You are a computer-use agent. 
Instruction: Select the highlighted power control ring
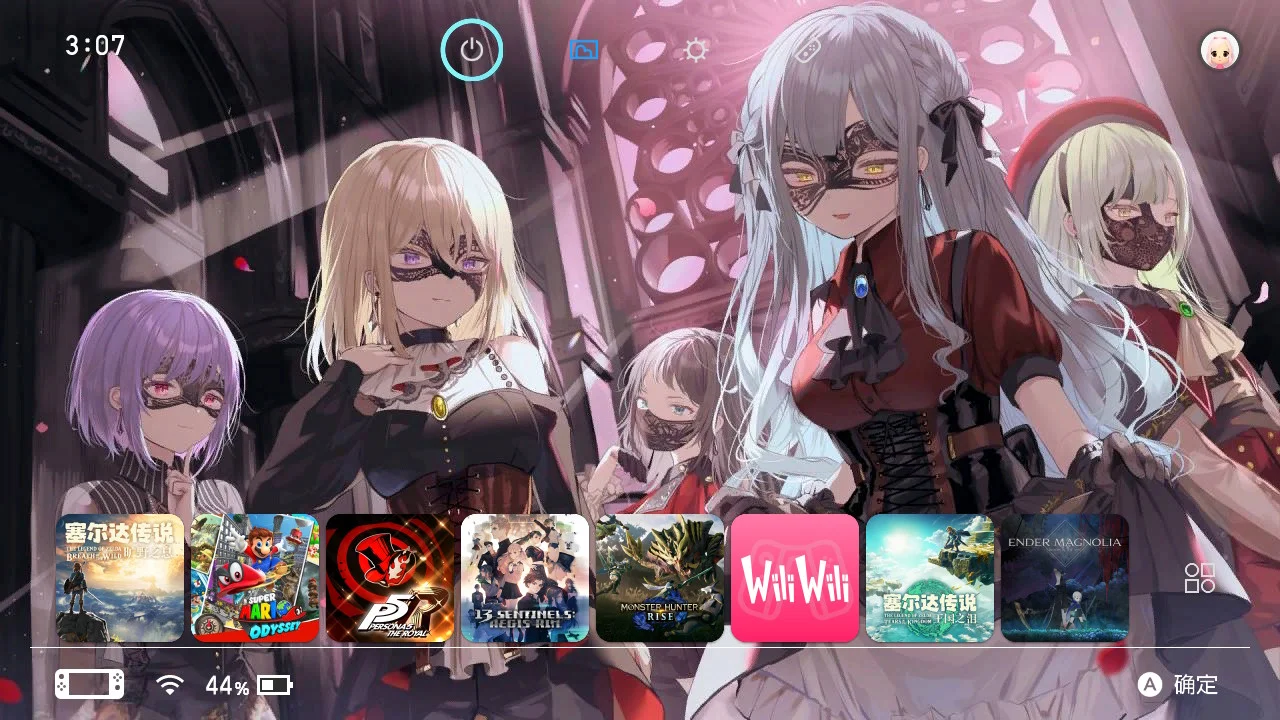point(472,48)
